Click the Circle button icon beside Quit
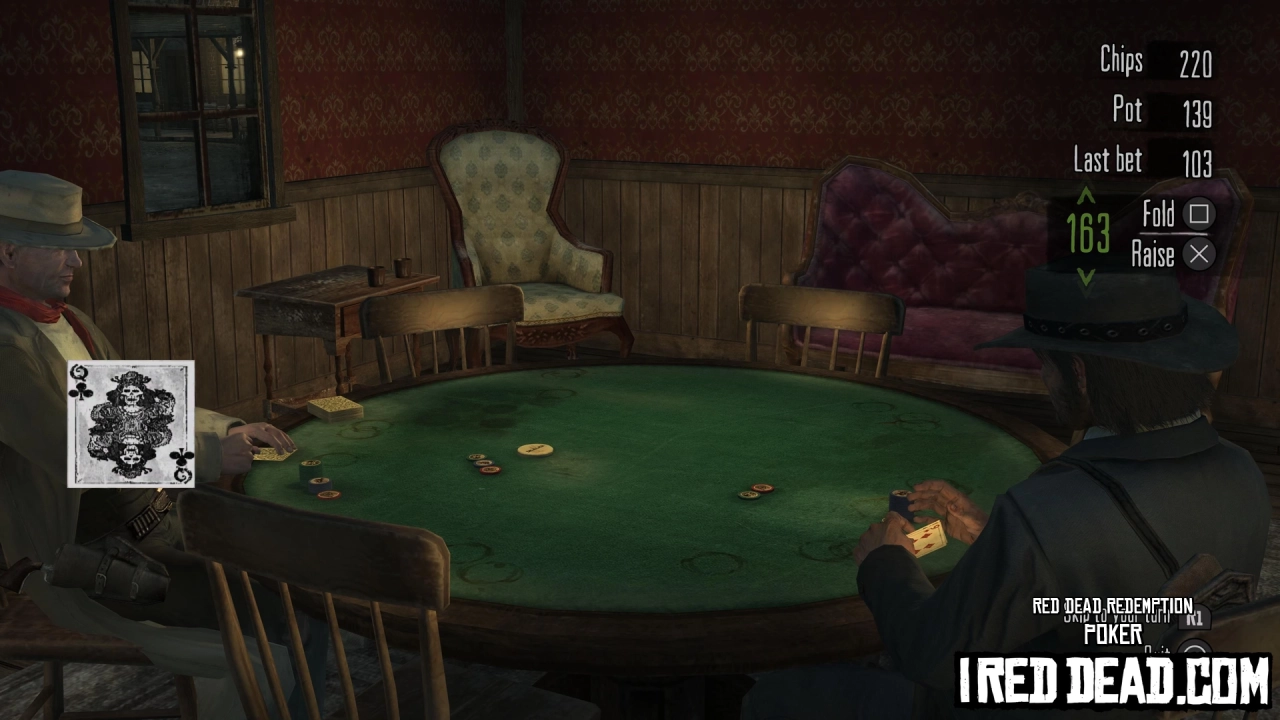Image resolution: width=1280 pixels, height=720 pixels. pyautogui.click(x=1195, y=649)
